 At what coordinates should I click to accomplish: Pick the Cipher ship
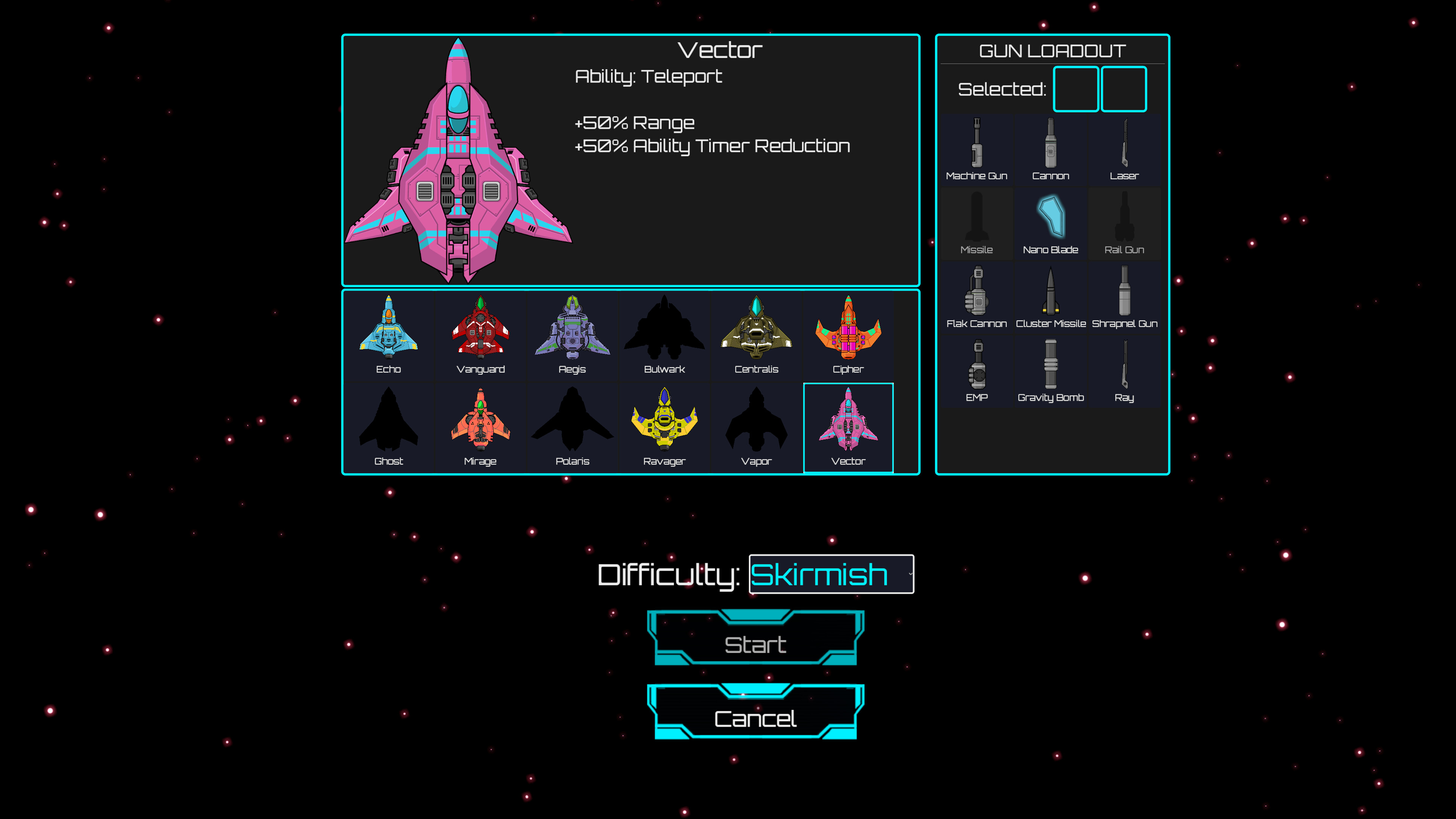coord(847,334)
